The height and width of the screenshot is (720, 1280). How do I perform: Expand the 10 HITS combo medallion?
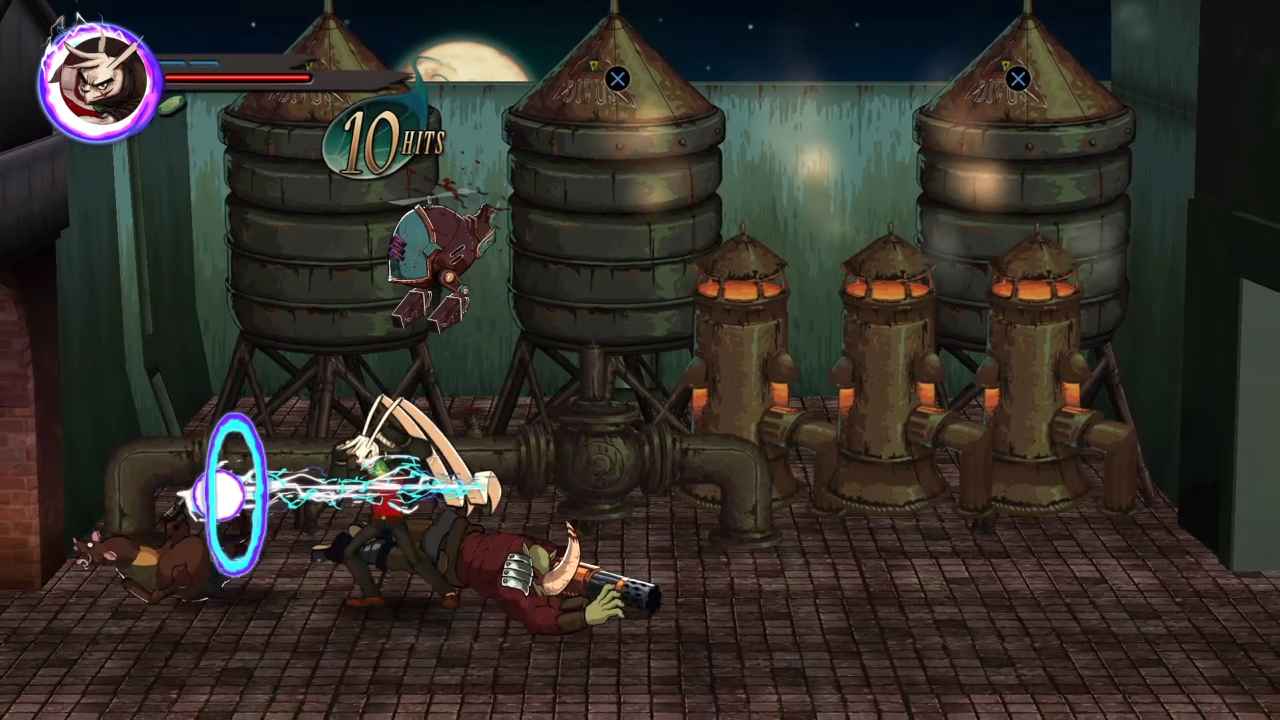pyautogui.click(x=382, y=140)
